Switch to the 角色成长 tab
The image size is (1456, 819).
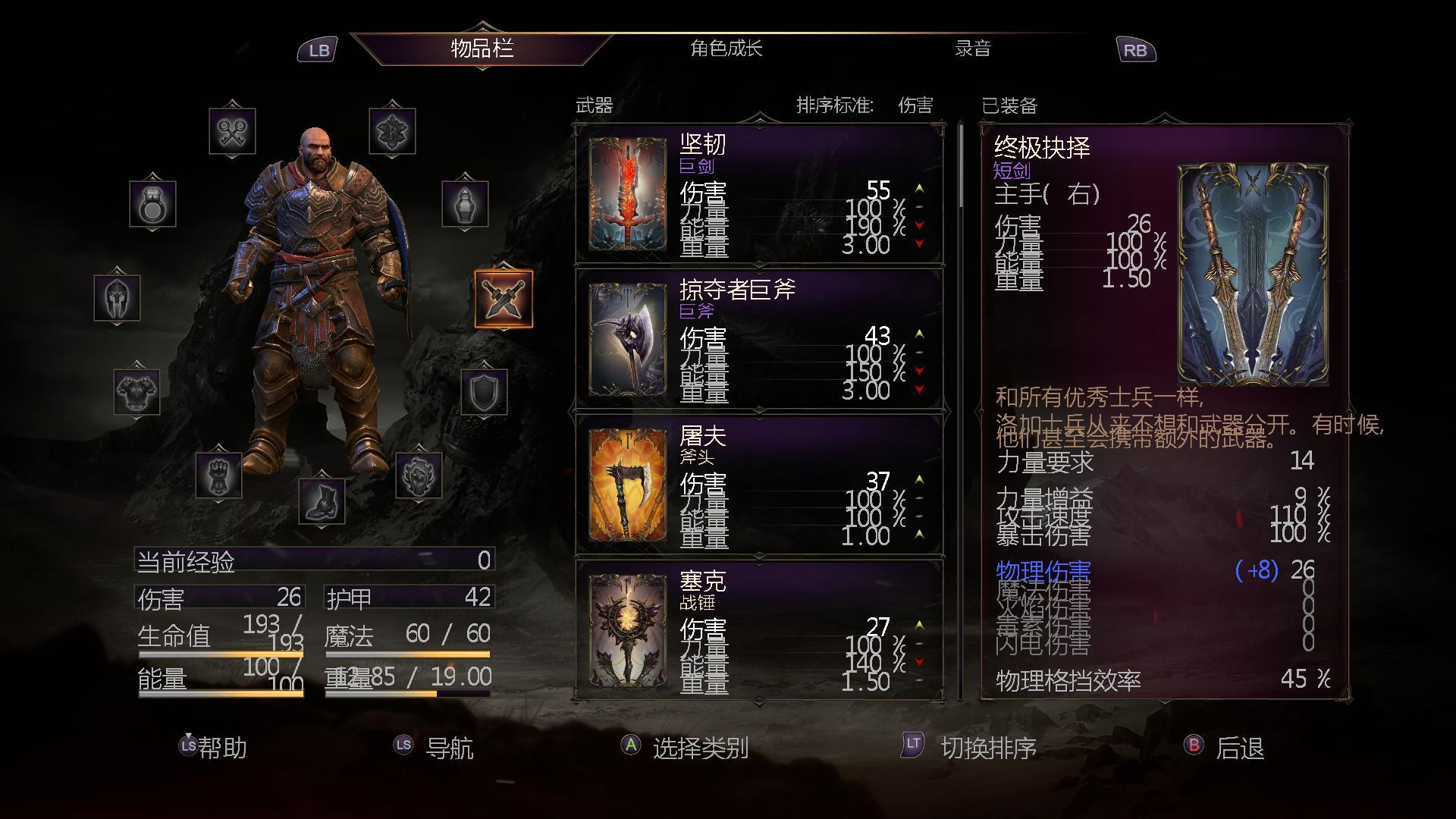point(726,49)
